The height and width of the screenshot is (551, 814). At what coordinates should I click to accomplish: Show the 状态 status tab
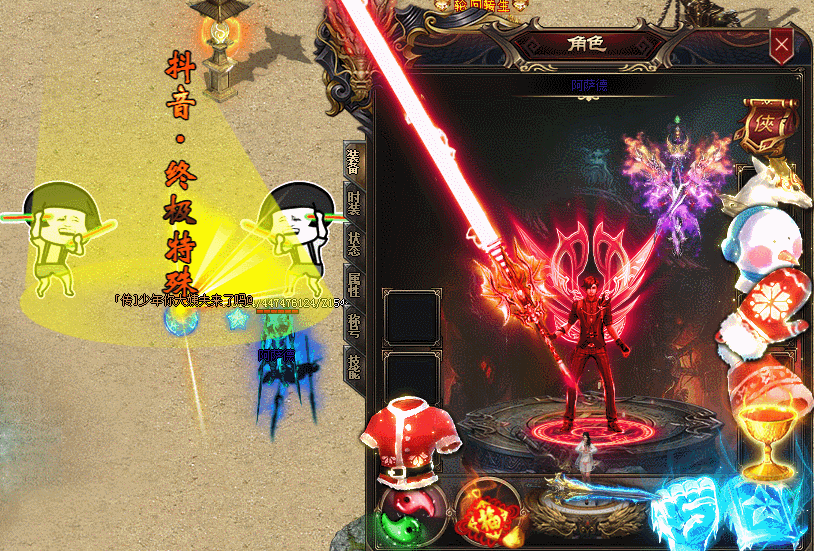pos(354,246)
